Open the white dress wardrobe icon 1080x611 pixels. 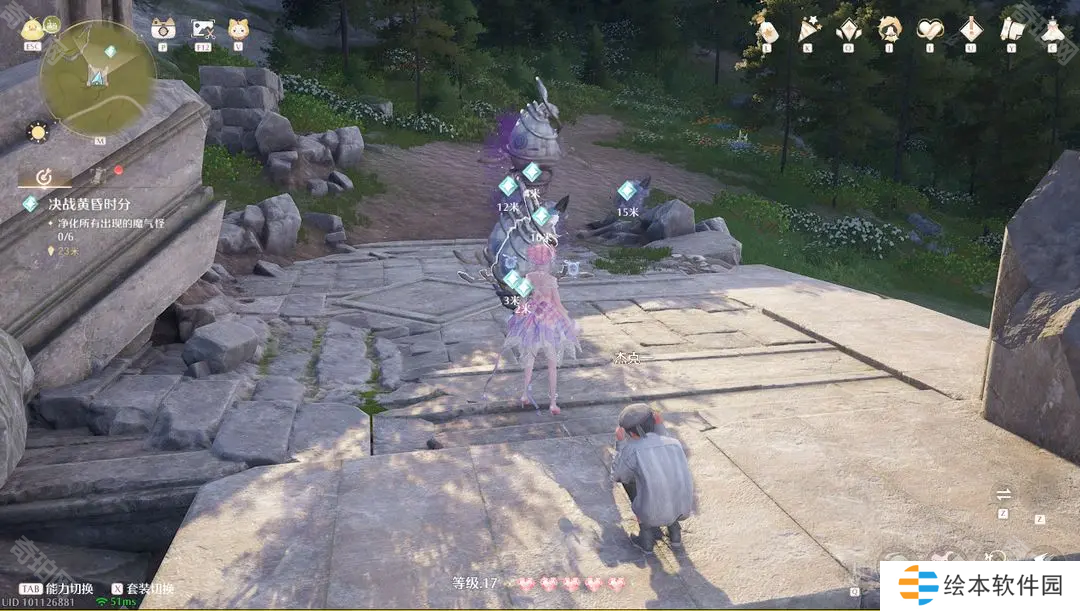tap(1052, 28)
